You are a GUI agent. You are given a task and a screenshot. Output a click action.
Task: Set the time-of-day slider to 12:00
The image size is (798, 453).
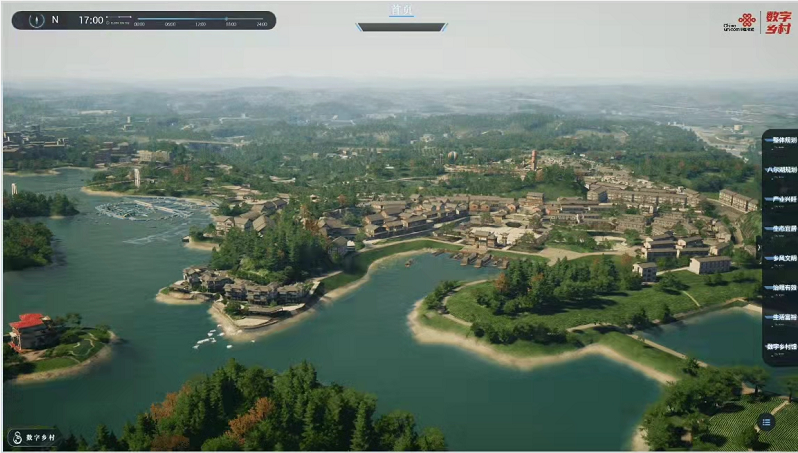pos(201,20)
